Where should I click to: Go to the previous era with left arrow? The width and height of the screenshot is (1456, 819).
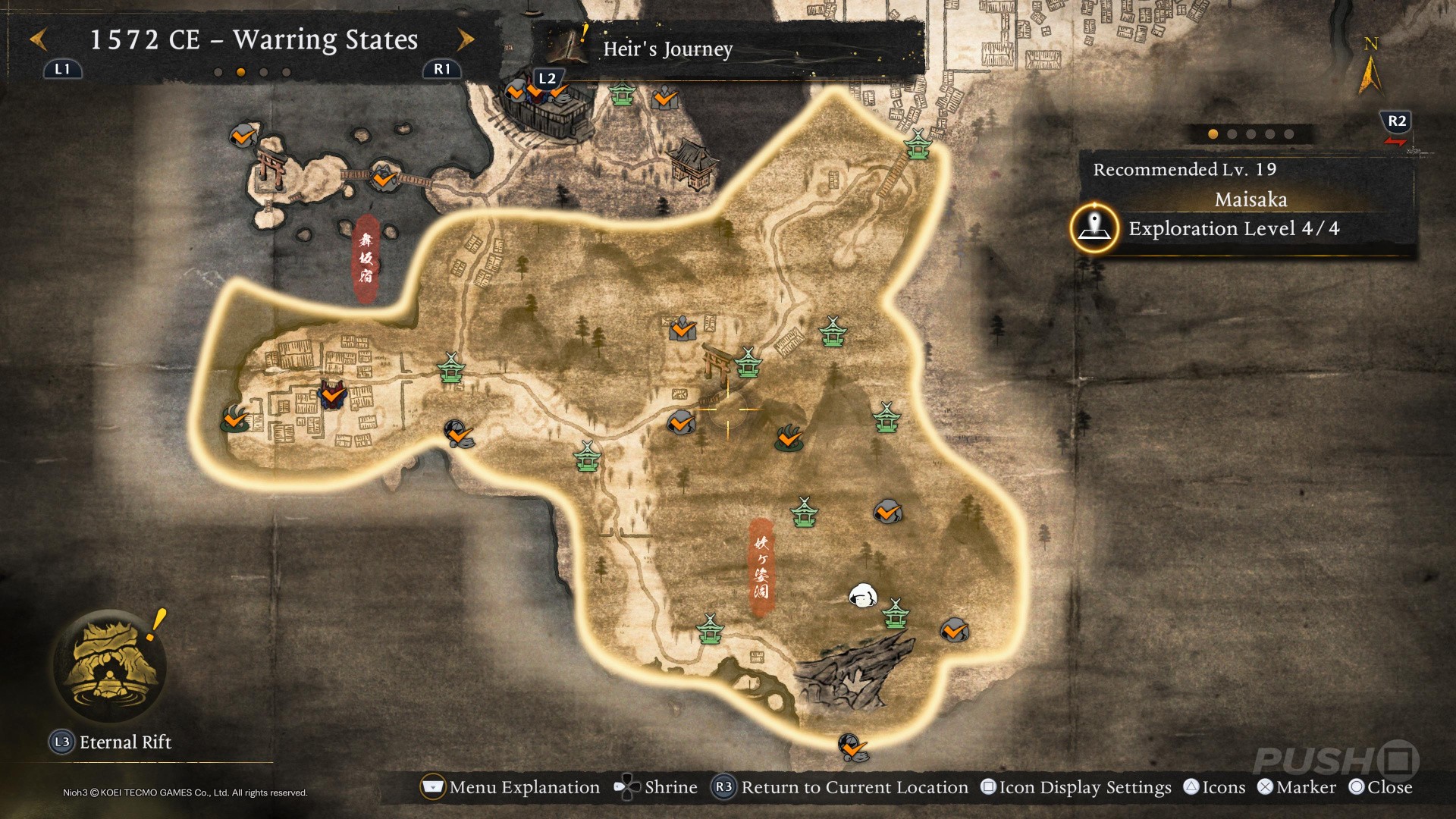pyautogui.click(x=39, y=39)
